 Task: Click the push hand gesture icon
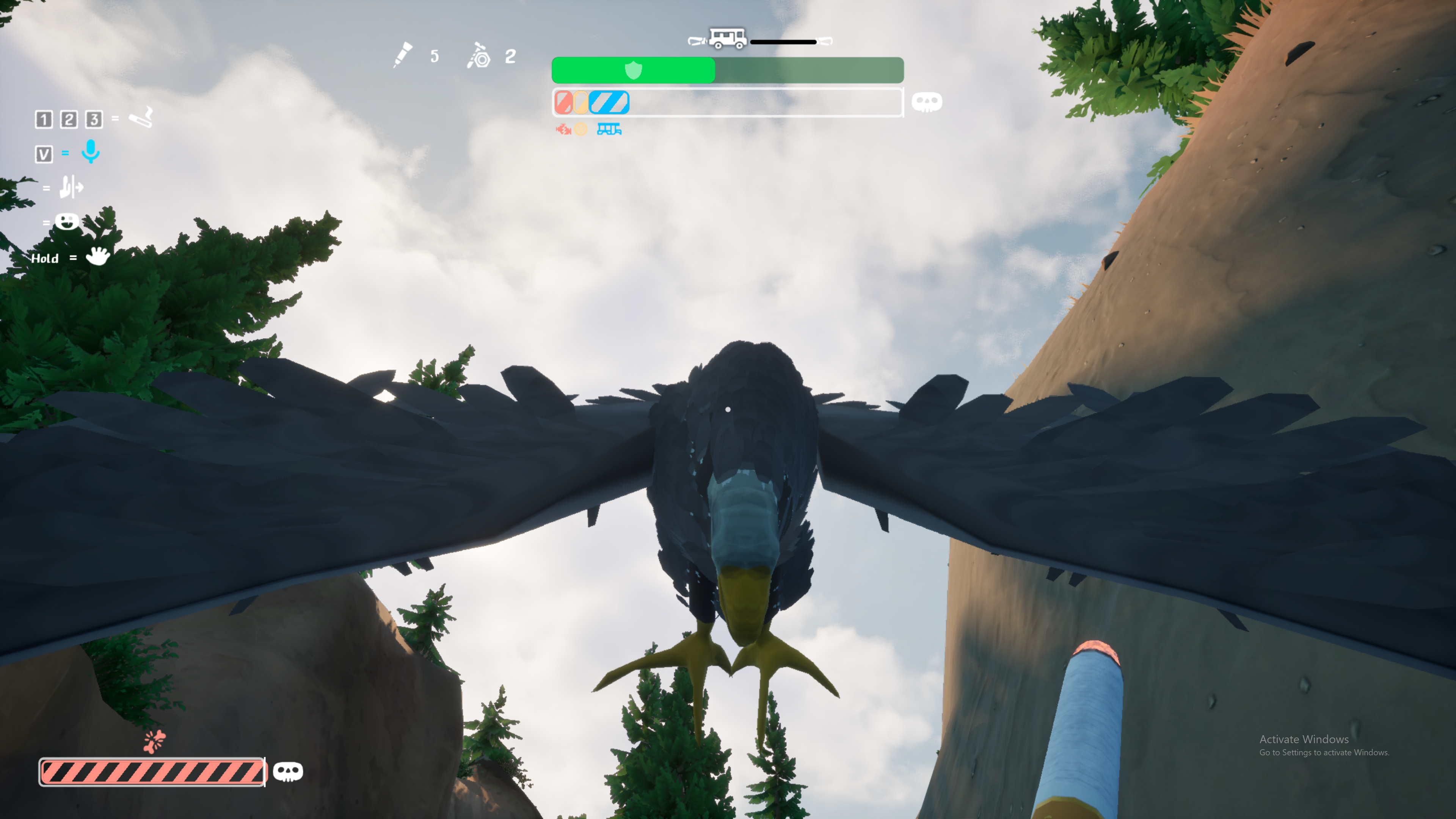coord(71,187)
